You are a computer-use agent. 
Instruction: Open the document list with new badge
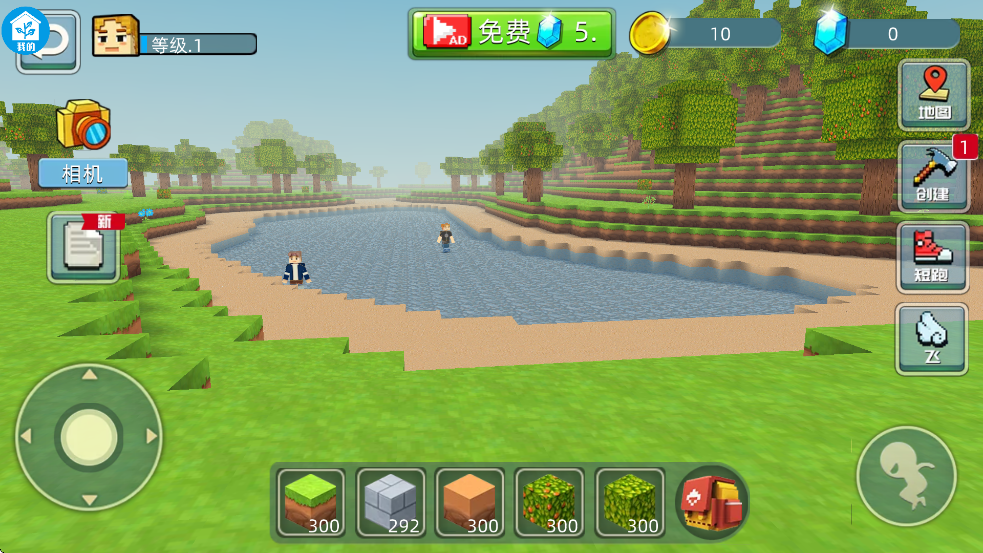(x=84, y=247)
